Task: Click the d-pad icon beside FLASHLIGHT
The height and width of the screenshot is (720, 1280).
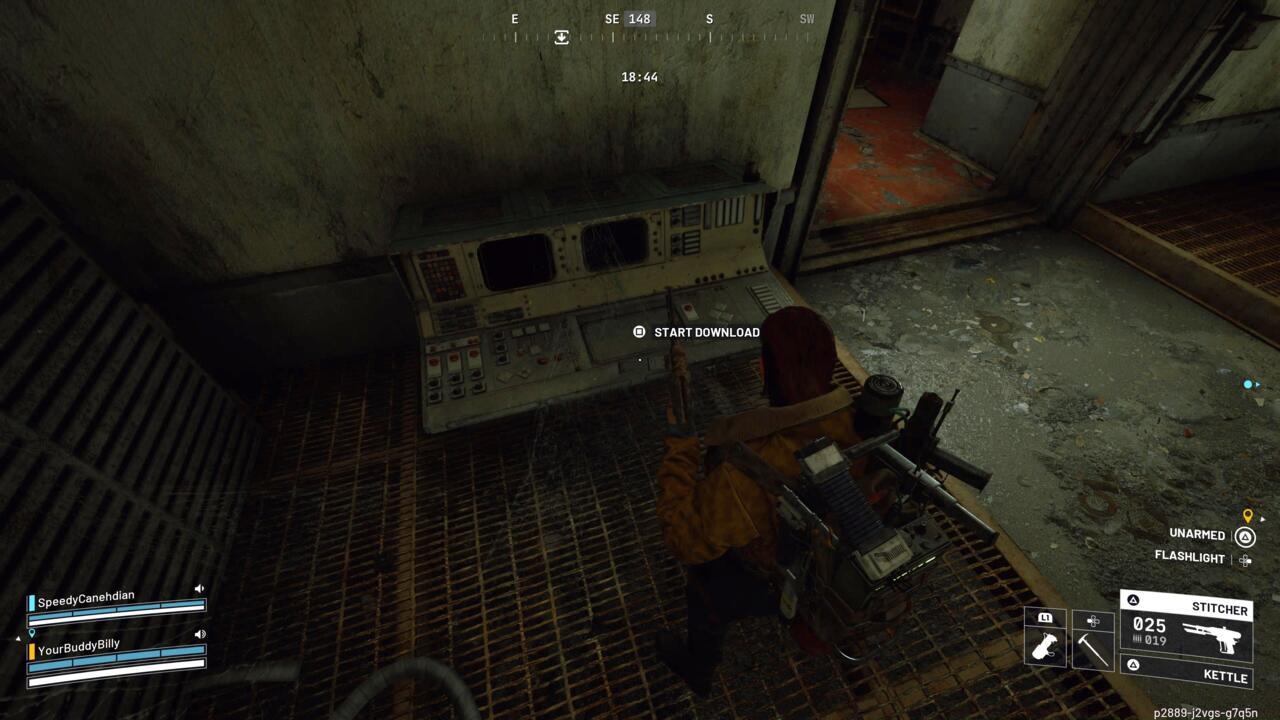Action: point(1246,560)
